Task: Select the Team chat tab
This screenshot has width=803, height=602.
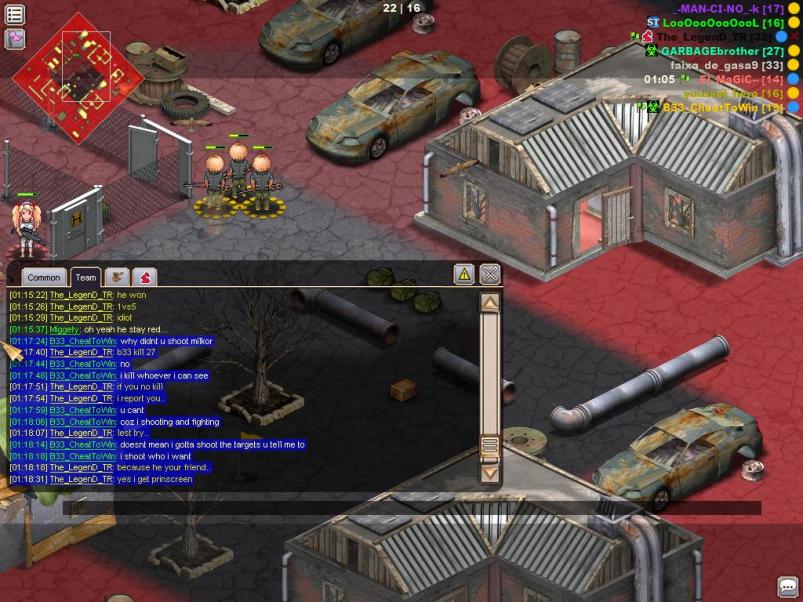Action: click(86, 278)
